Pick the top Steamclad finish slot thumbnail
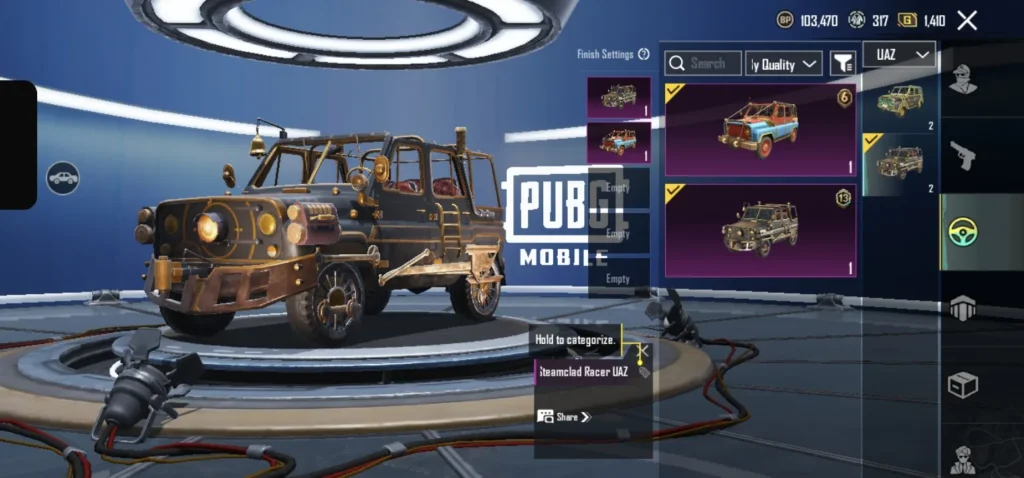 point(618,97)
